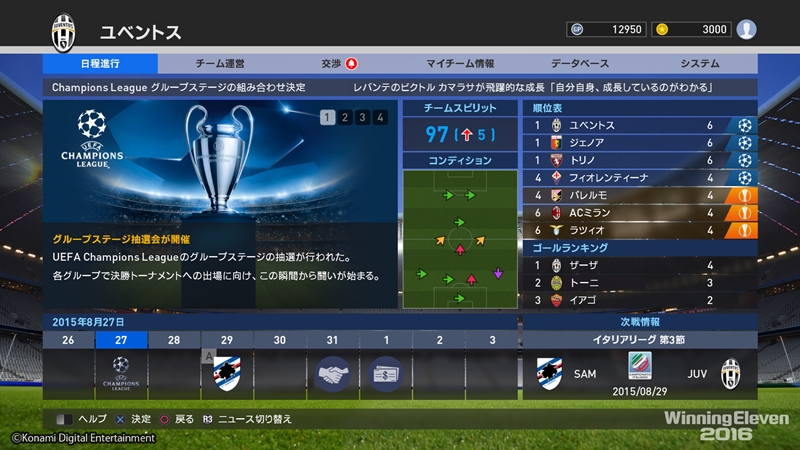The width and height of the screenshot is (800, 450).
Task: Open the condition formation pitch panel
Action: pos(460,240)
